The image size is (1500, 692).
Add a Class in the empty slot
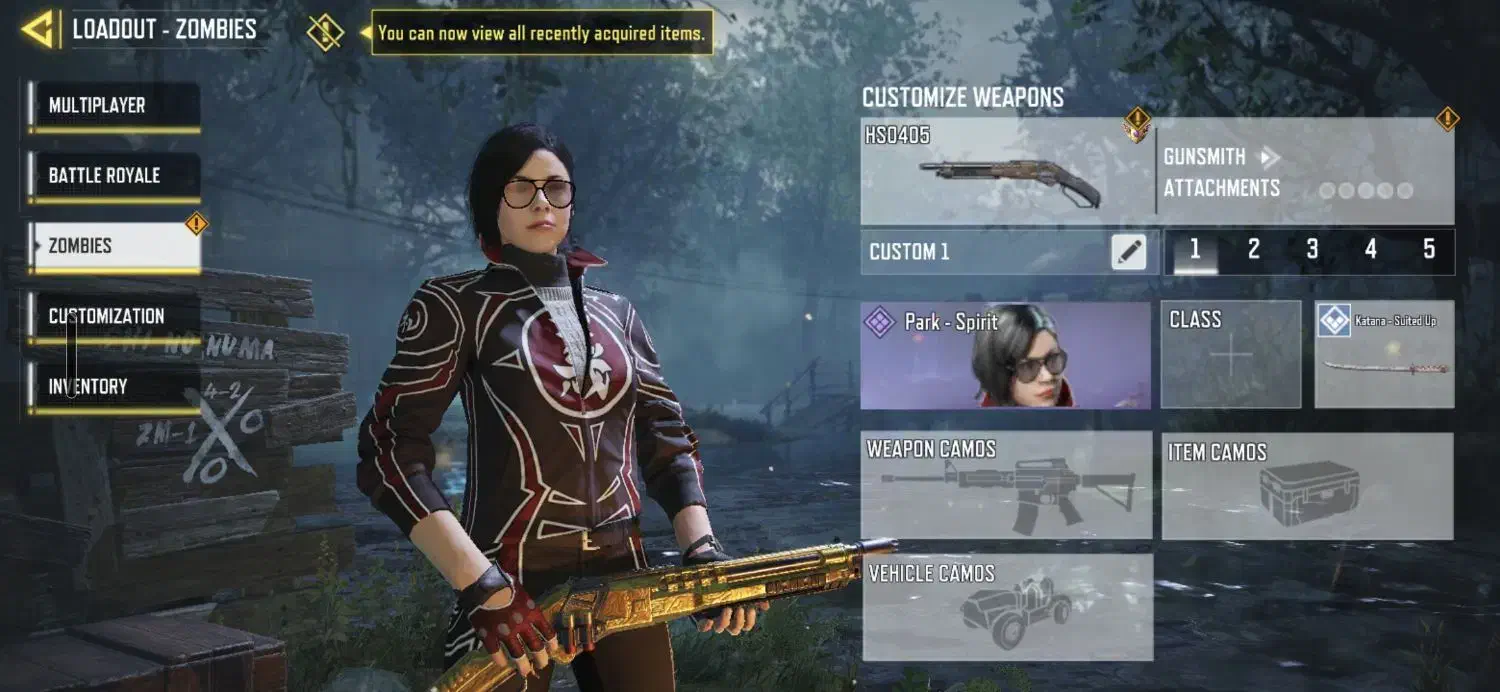click(1231, 356)
